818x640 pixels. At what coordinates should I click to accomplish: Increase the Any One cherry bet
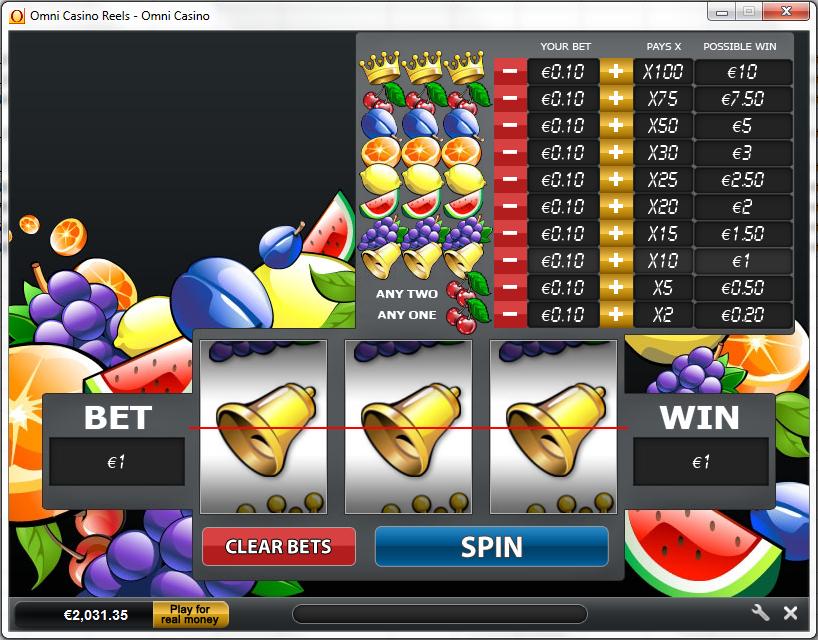coord(616,315)
